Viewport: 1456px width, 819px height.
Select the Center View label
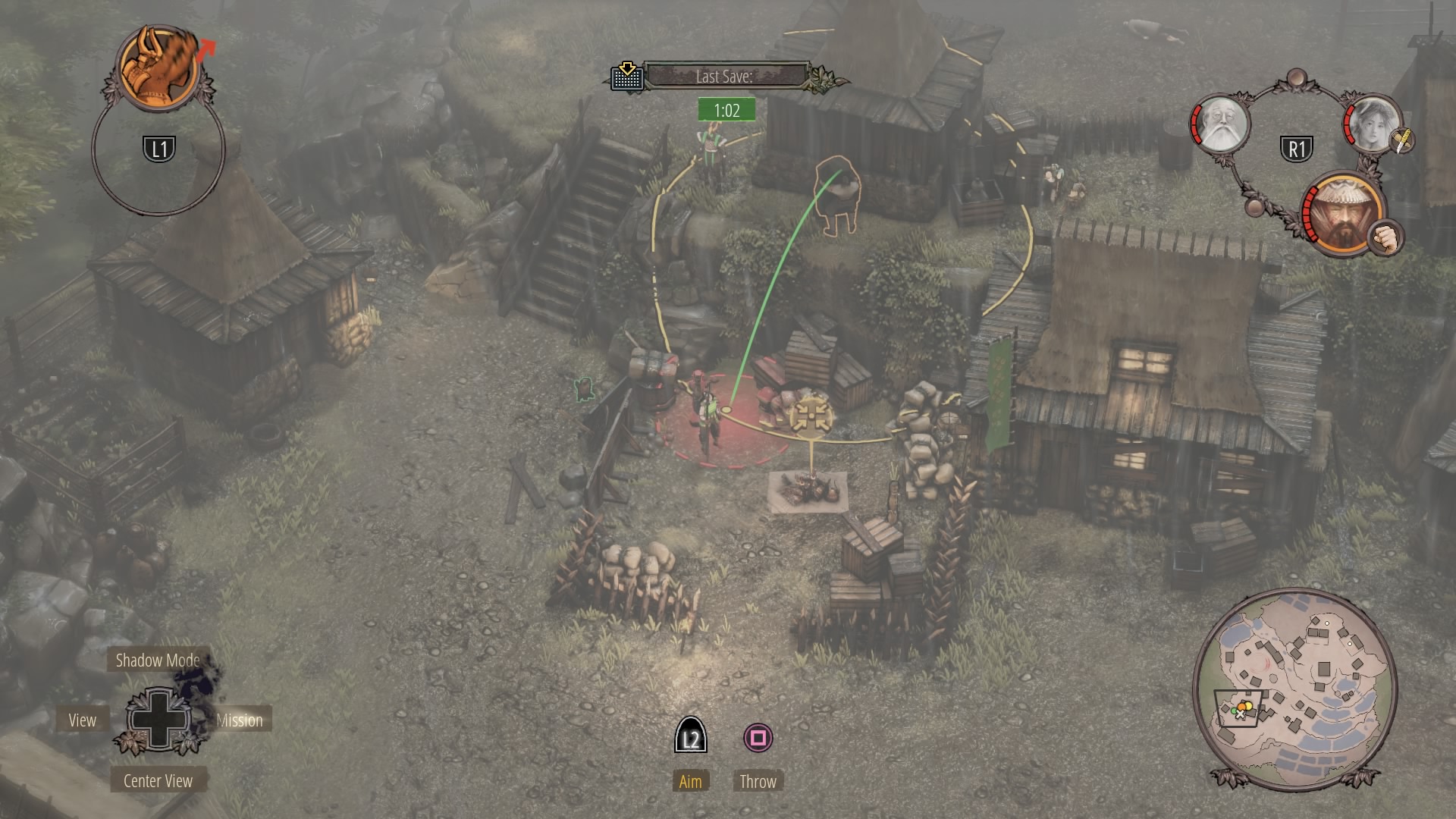[158, 781]
